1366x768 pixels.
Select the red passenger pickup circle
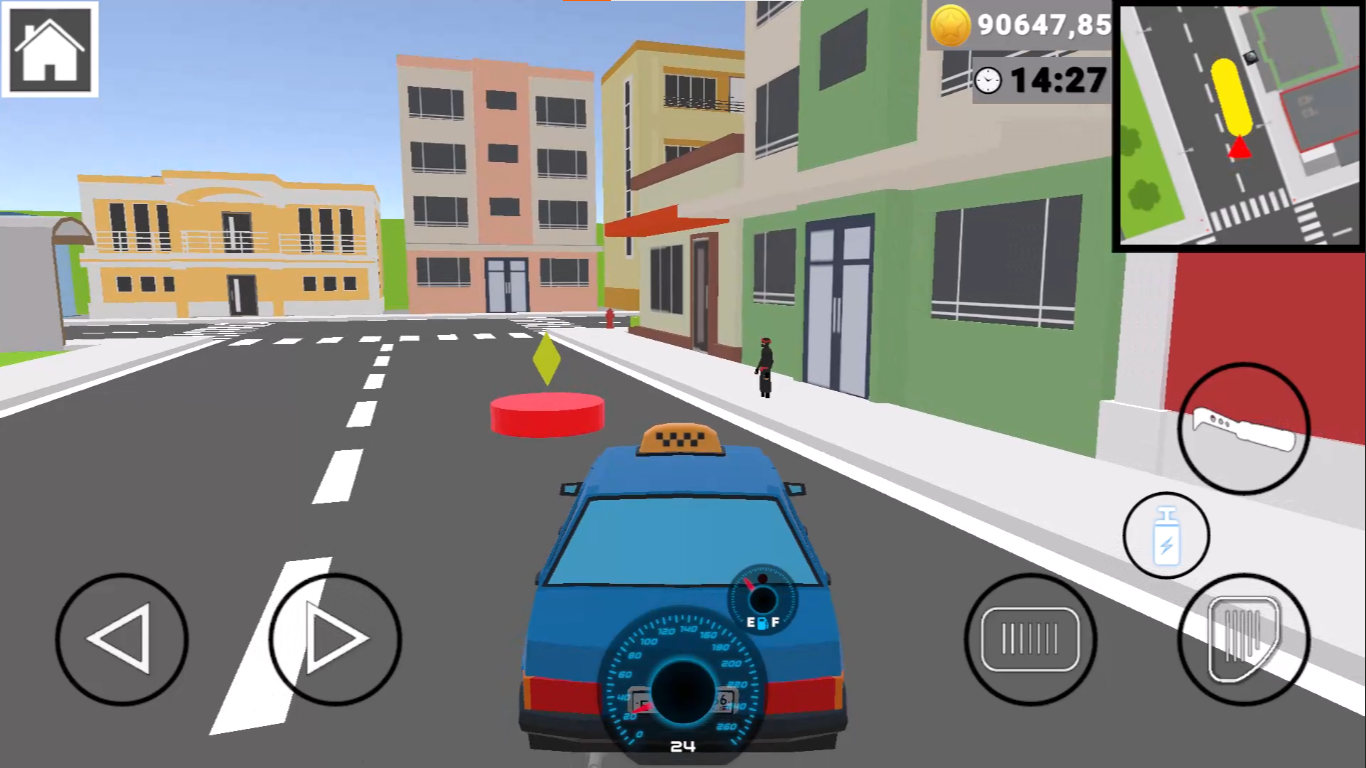(x=546, y=410)
